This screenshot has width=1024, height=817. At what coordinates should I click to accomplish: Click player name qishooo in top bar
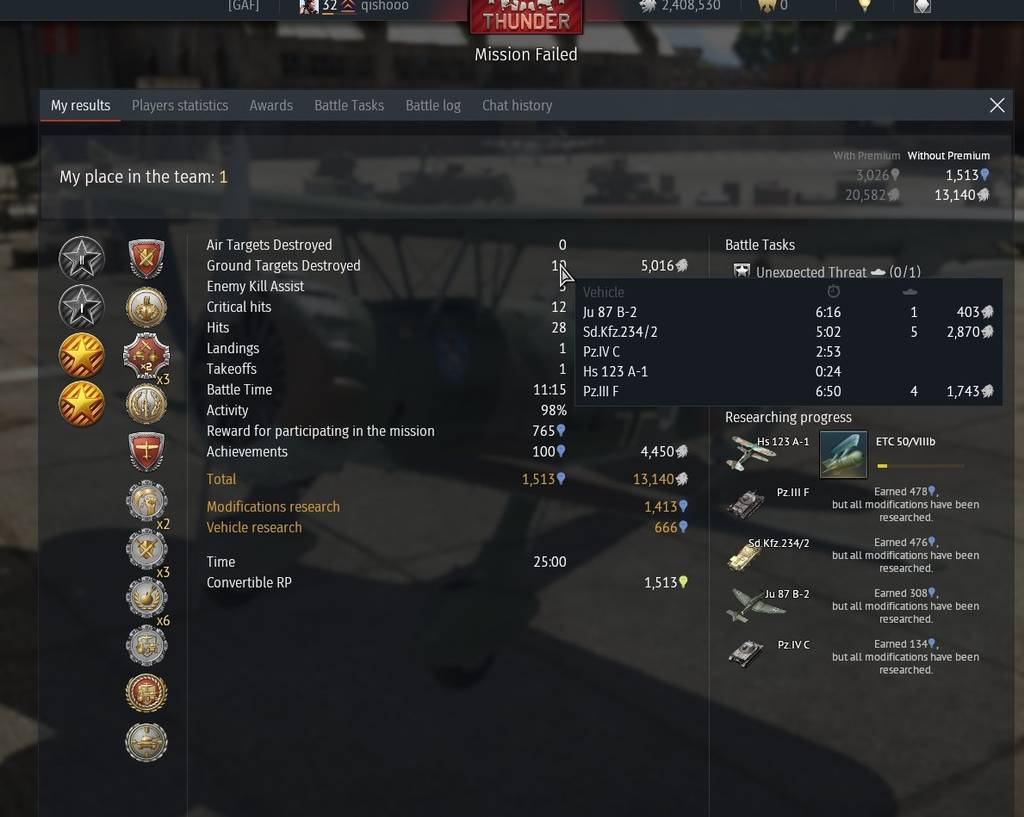click(x=384, y=5)
